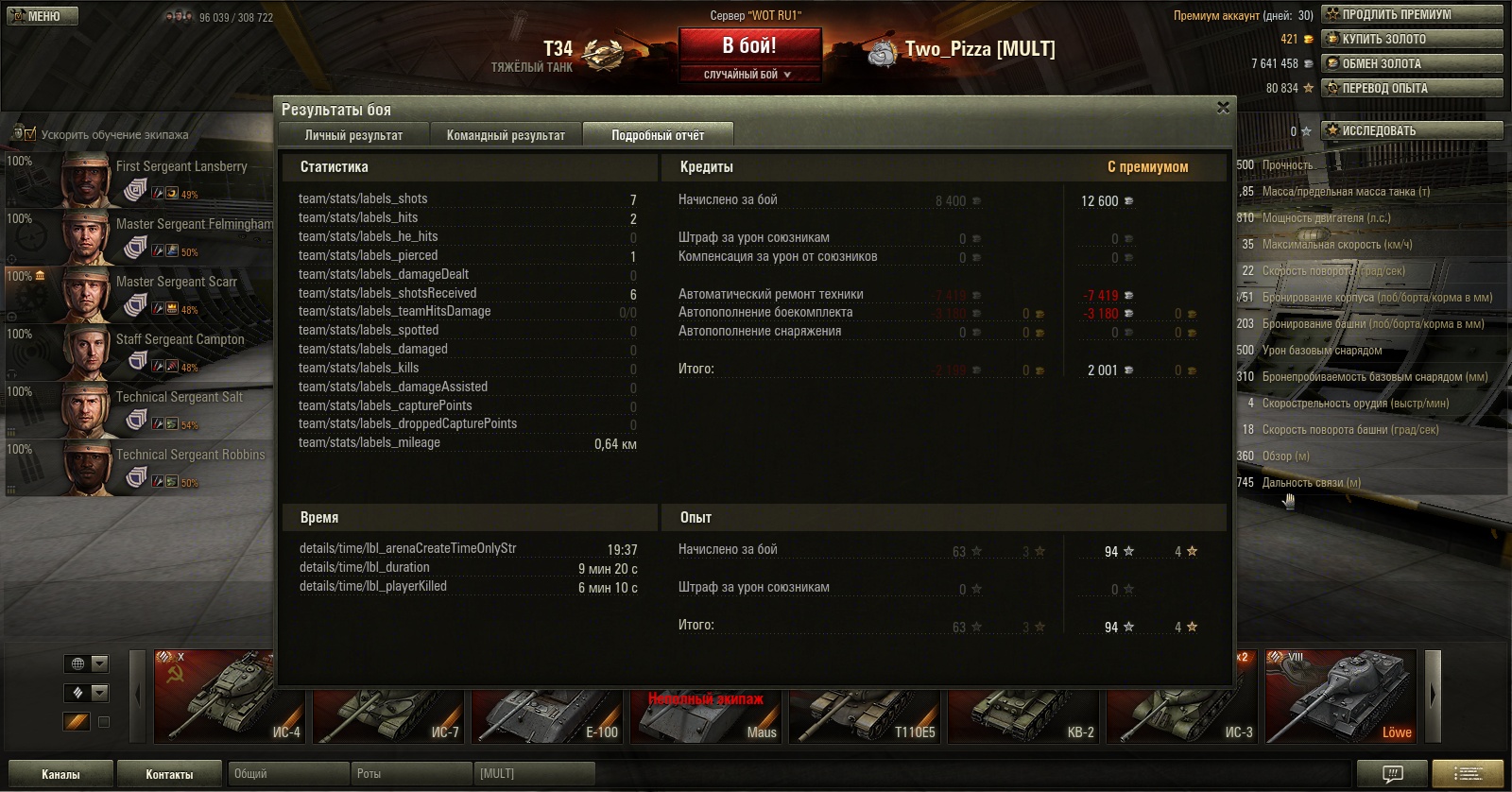Switch to Командный результат tab
Screen dimensions: 1512x792
point(506,135)
